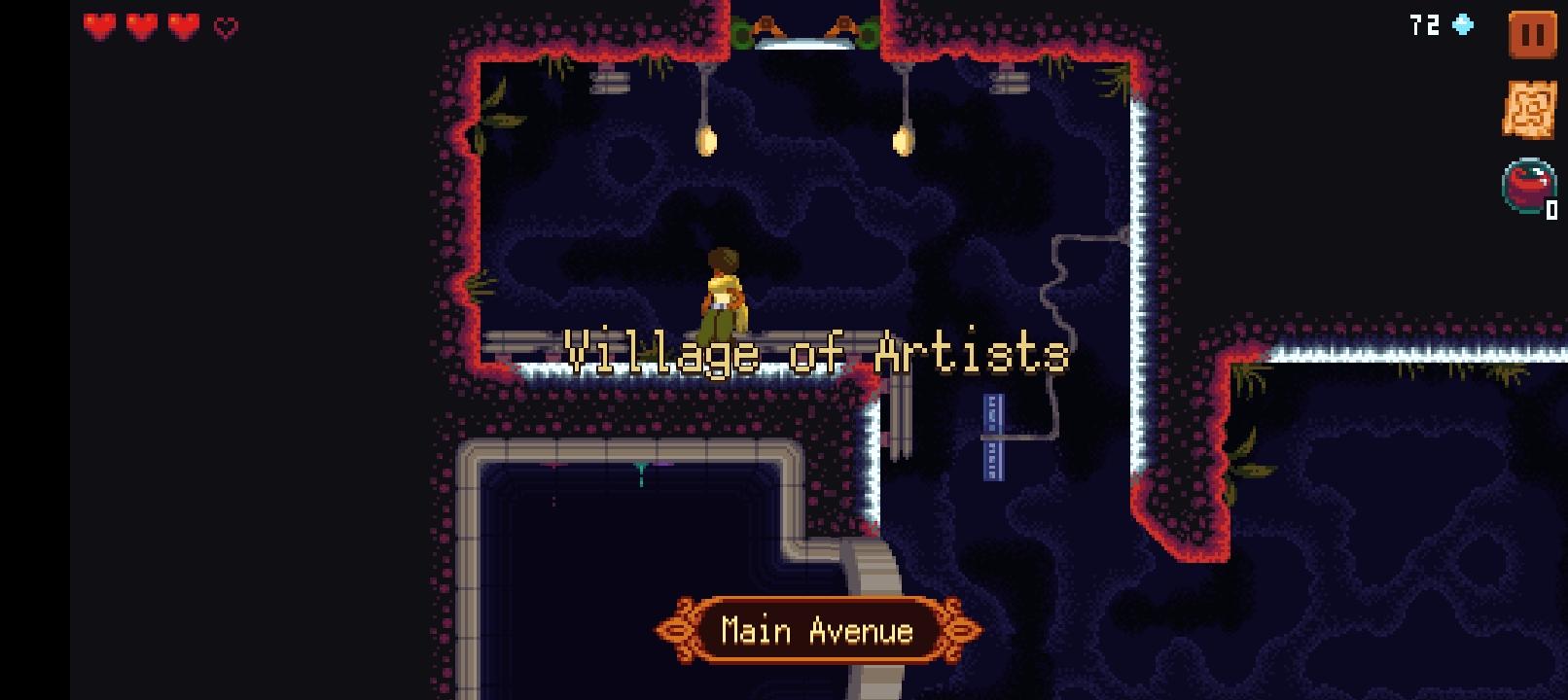The width and height of the screenshot is (1568, 700).
Task: Click the left hanging lantern
Action: coord(706,141)
